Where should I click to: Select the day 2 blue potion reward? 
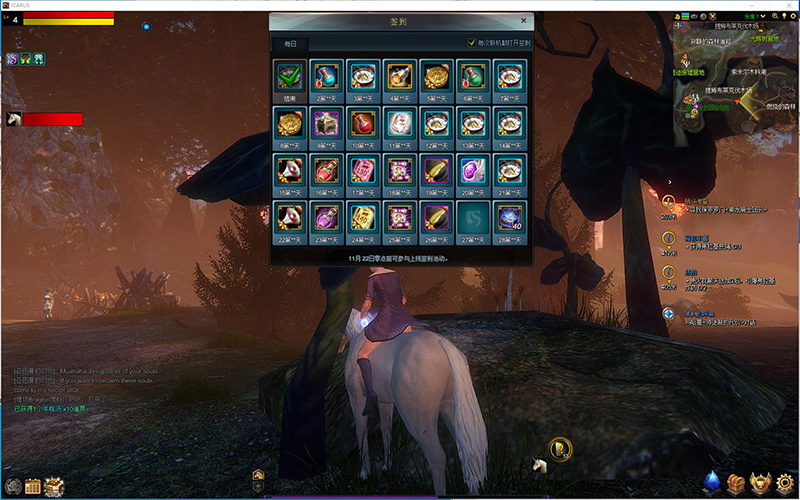327,75
